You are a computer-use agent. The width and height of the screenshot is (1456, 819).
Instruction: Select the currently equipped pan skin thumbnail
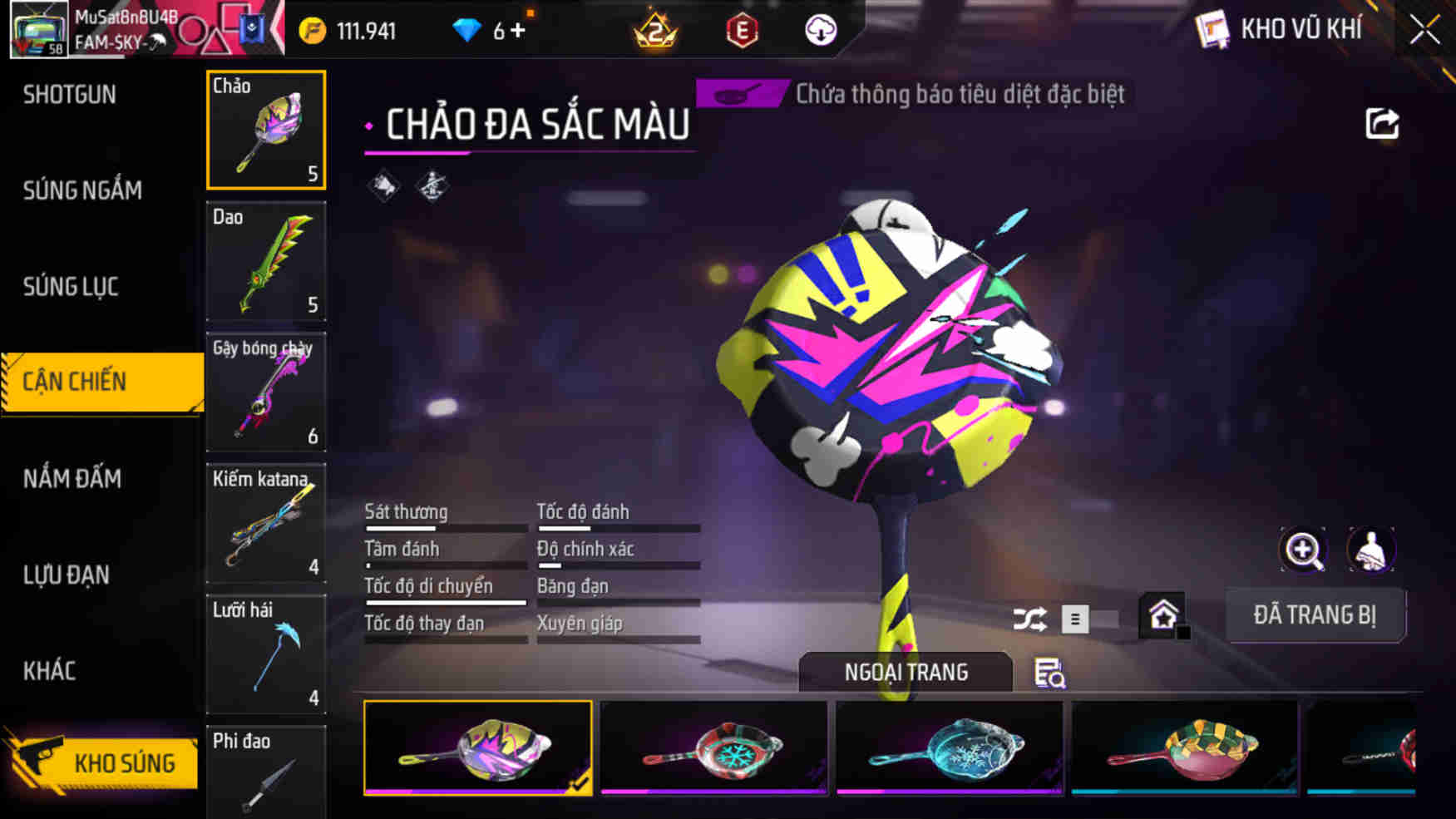click(x=477, y=747)
